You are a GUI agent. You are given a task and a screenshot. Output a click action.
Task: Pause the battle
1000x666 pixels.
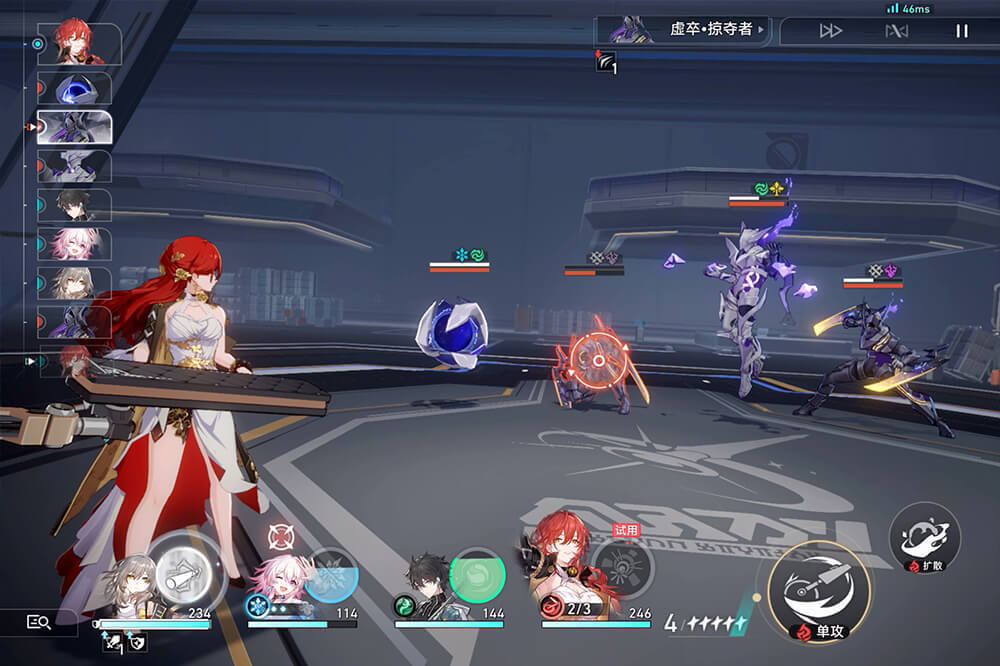pos(961,31)
